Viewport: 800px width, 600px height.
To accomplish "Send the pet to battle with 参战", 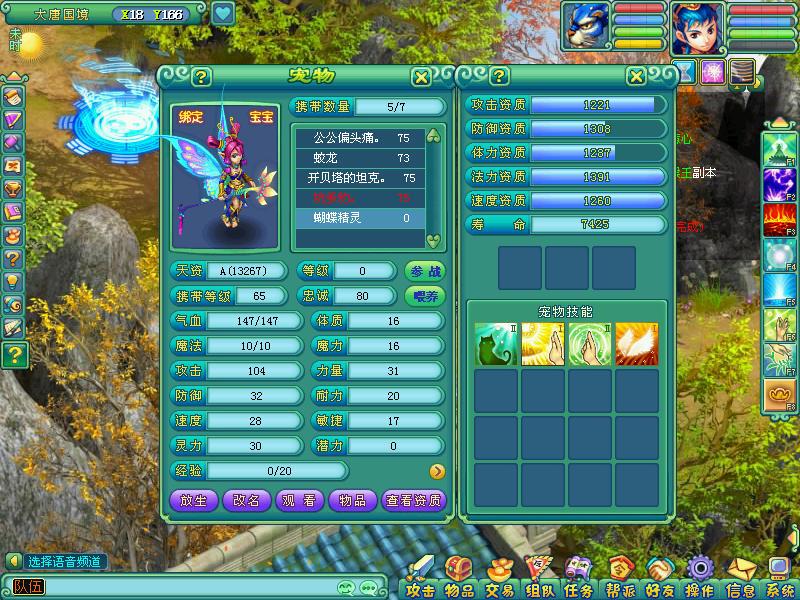I will (x=426, y=270).
